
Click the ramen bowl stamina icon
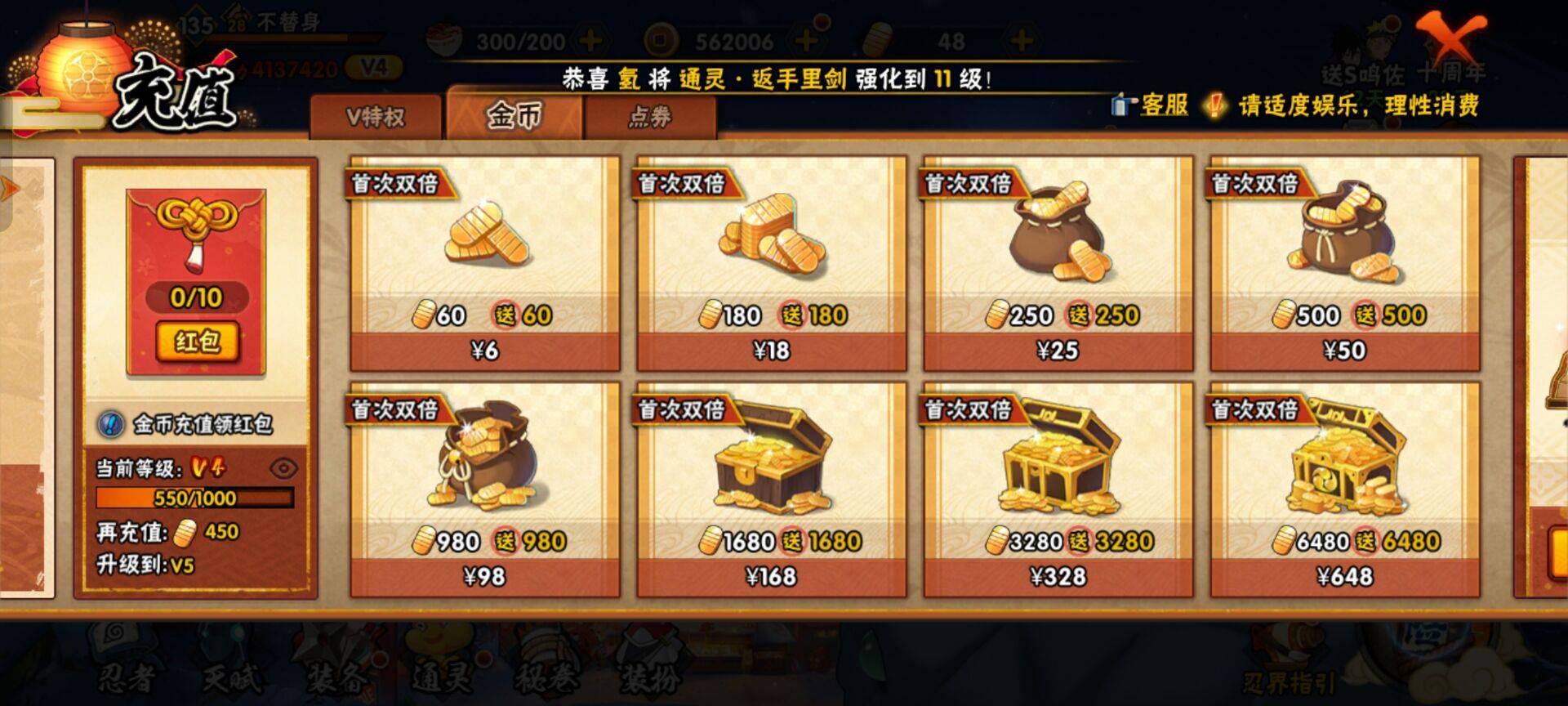click(x=442, y=36)
